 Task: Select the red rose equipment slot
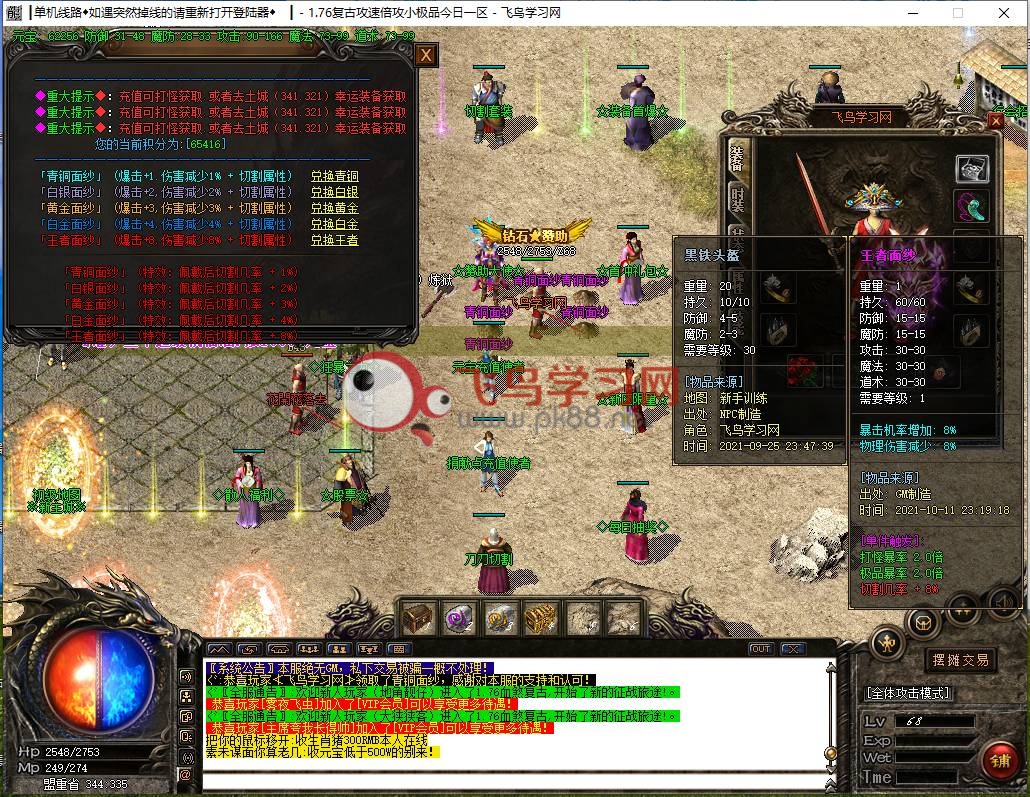click(x=801, y=370)
